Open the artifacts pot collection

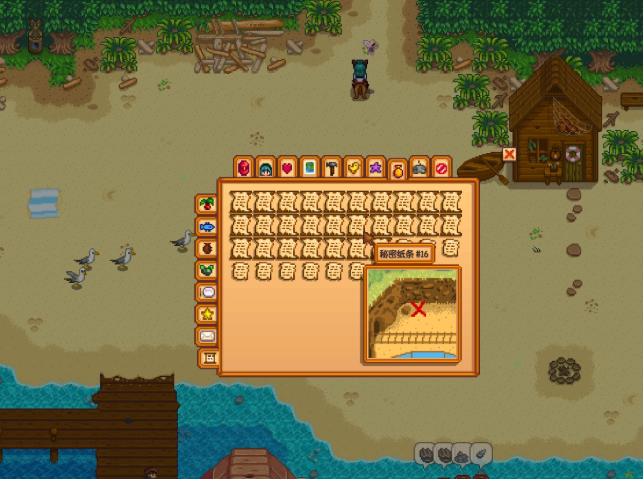207,248
